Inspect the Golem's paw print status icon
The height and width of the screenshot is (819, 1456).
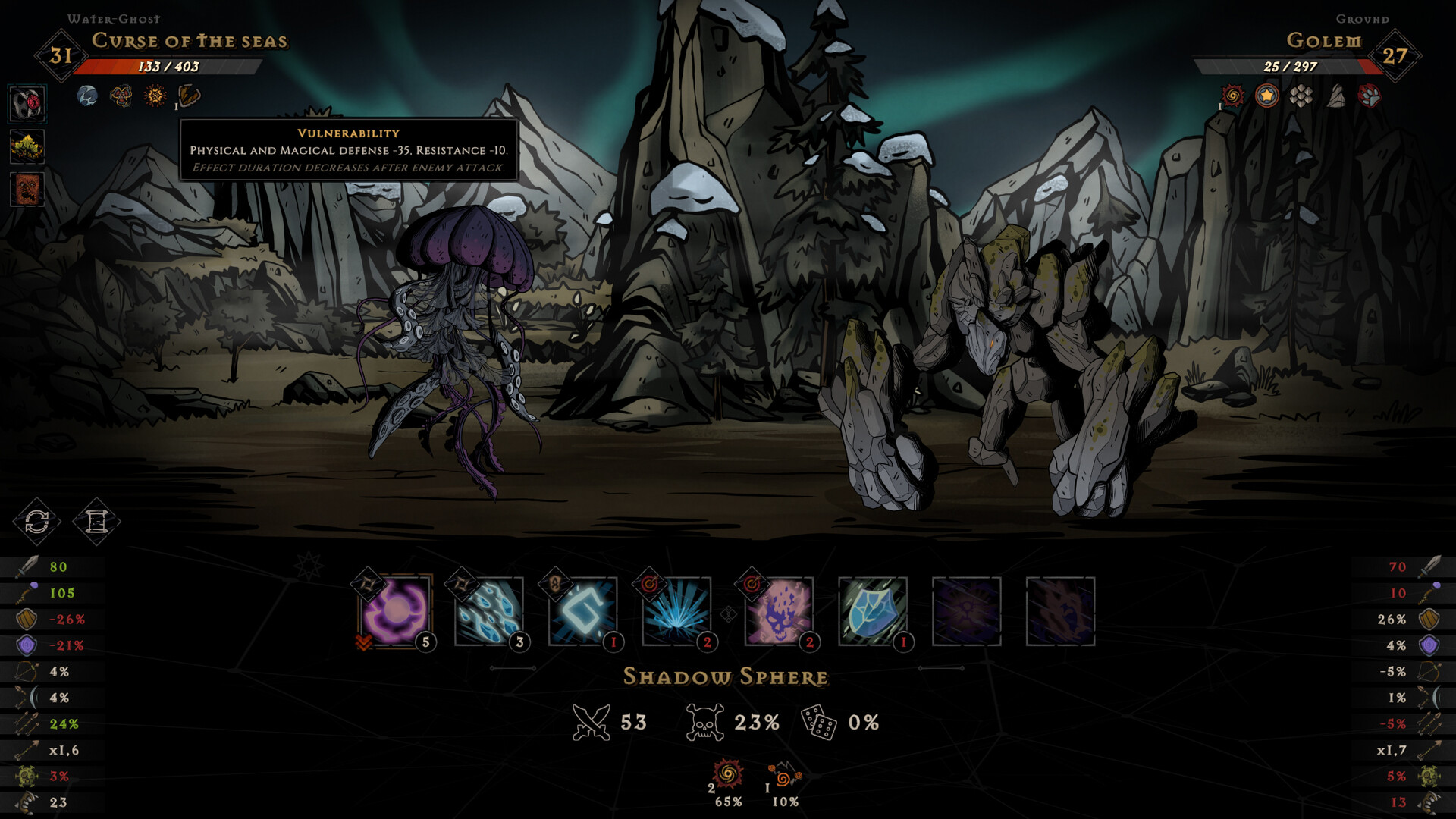1370,96
